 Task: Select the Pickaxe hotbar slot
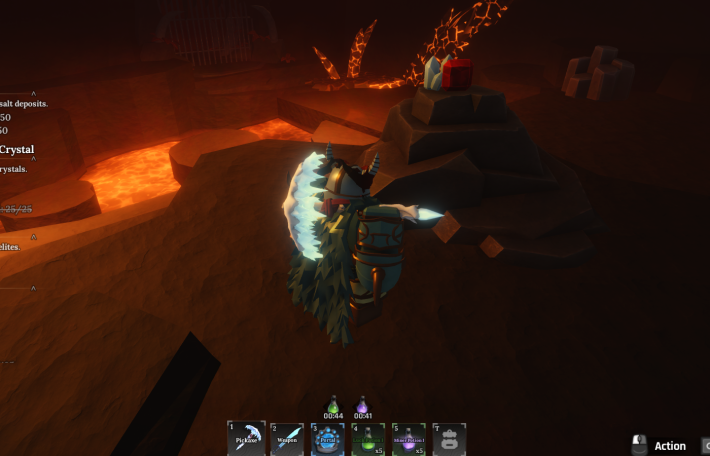tap(246, 439)
